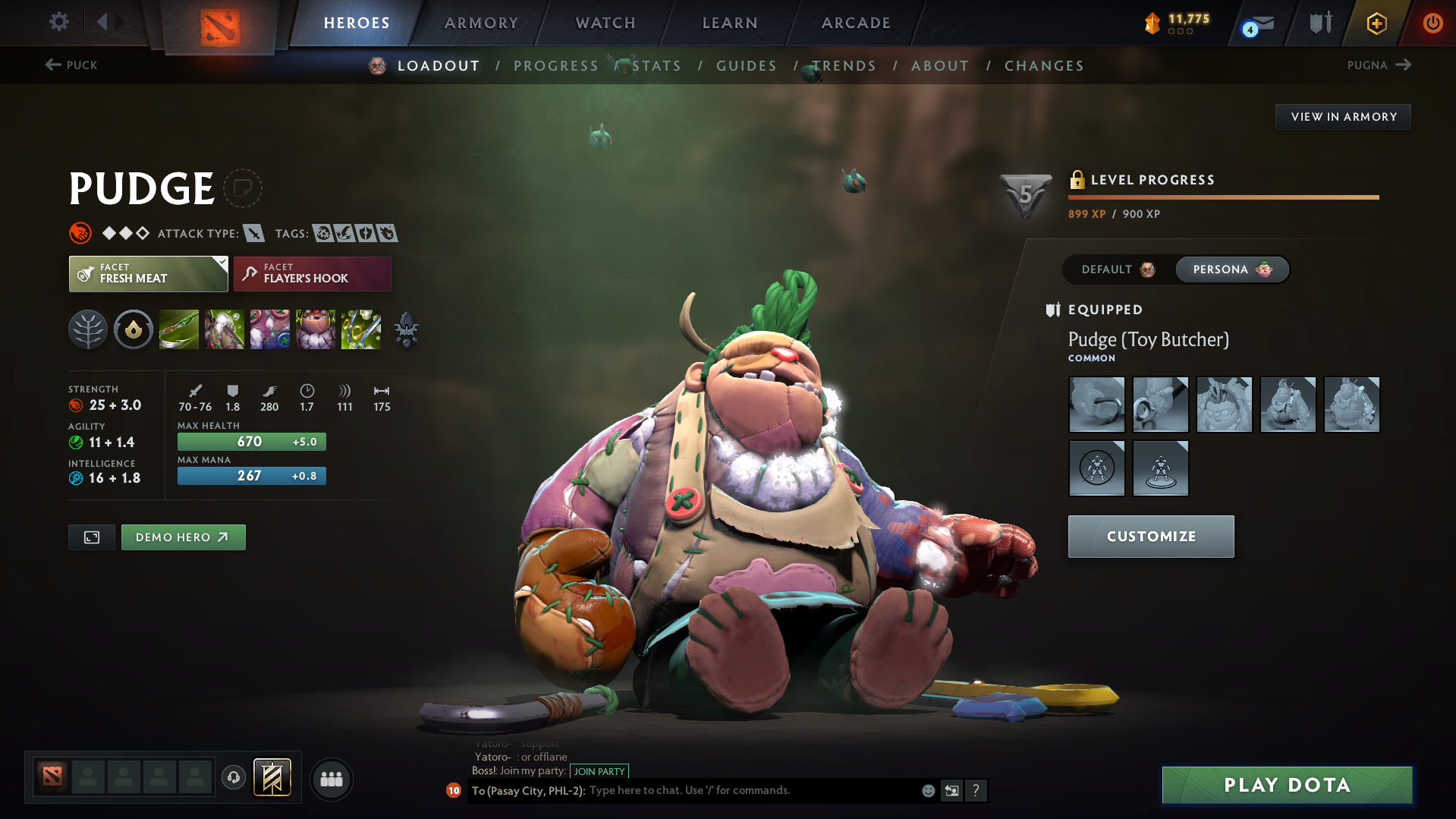The image size is (1456, 819).
Task: Switch loadout style to Persona
Action: coord(1231,269)
